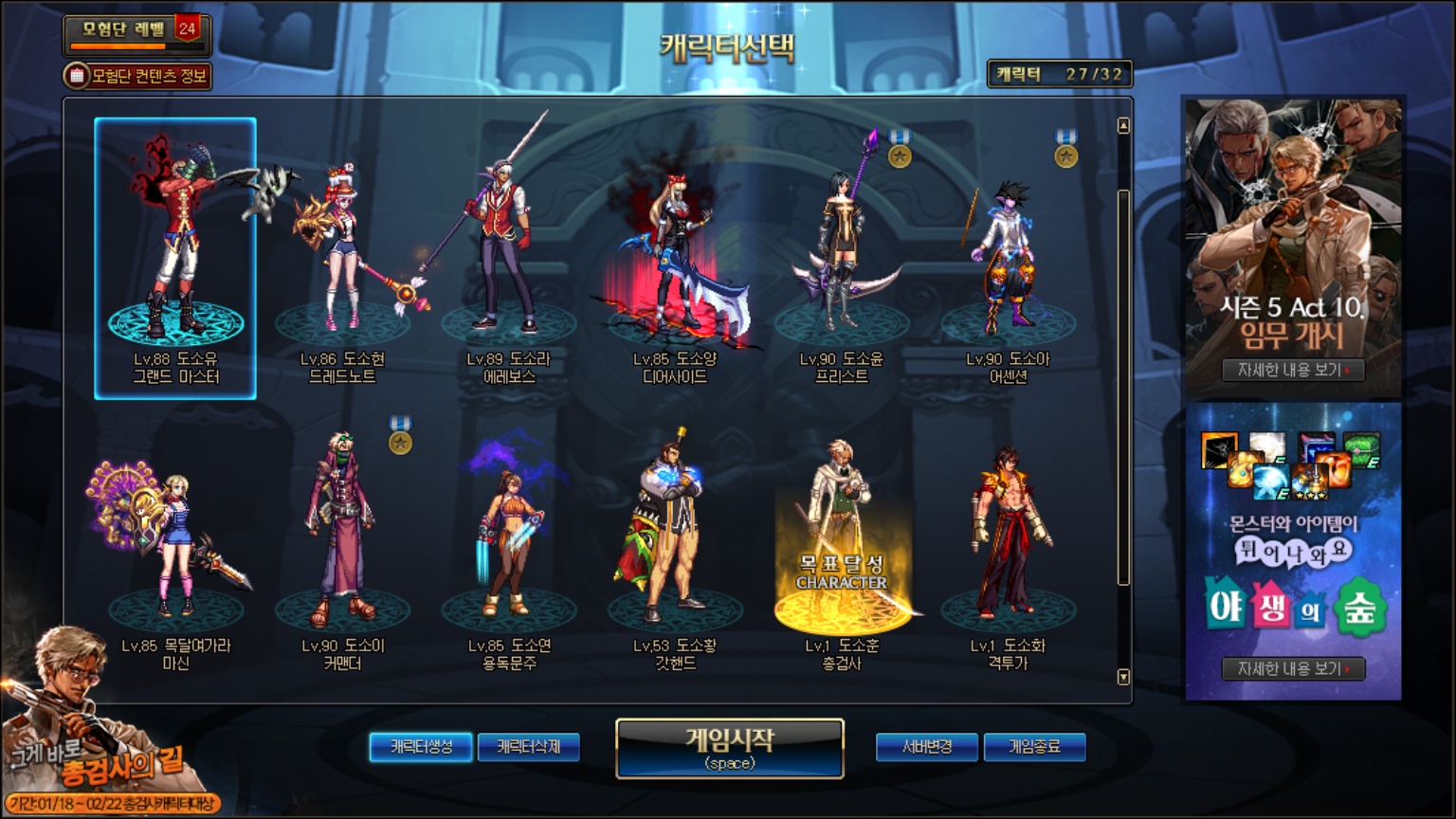Viewport: 1456px width, 819px height.
Task: Click the 캐릭터삭제 delete character button
Action: tap(529, 747)
